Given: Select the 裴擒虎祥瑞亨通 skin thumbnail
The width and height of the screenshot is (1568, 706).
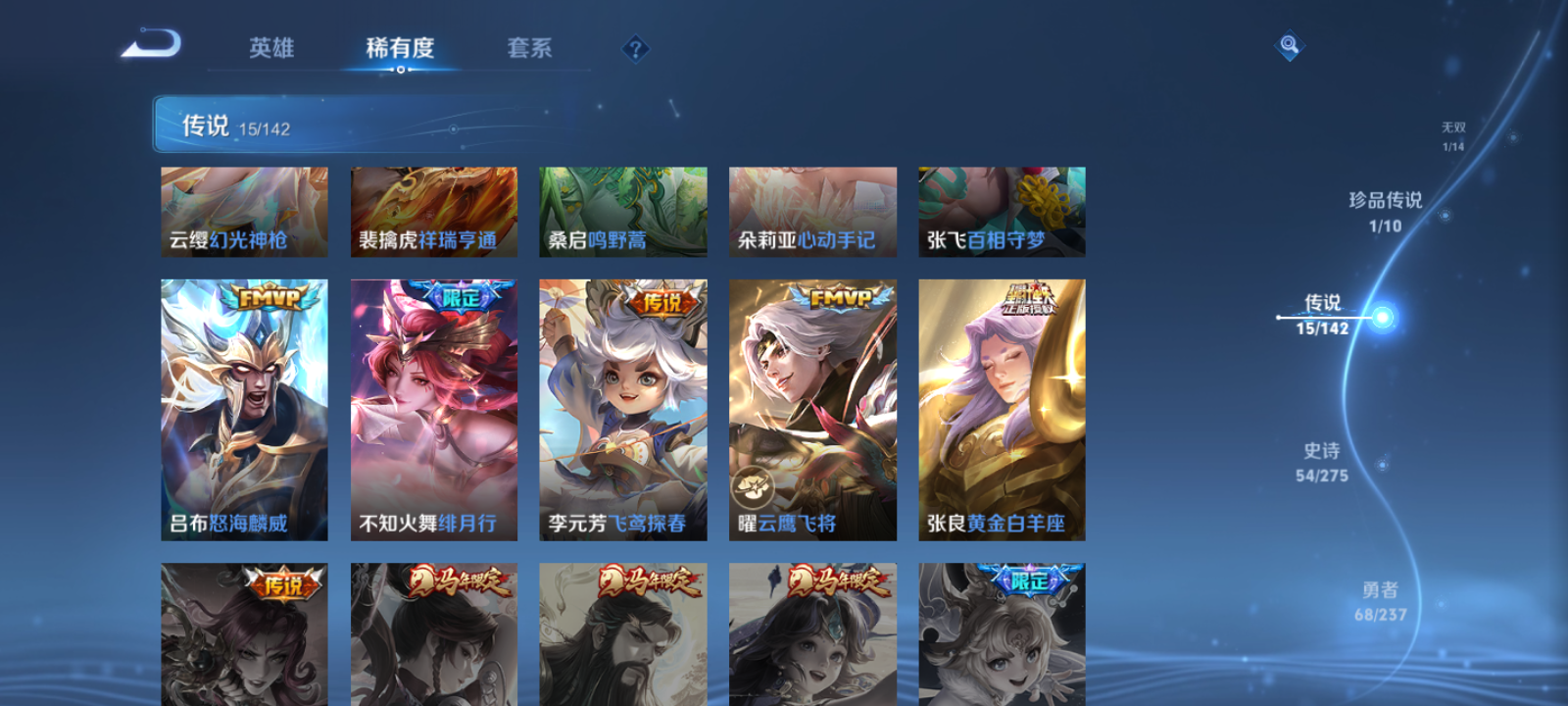Looking at the screenshot, I should 432,211.
